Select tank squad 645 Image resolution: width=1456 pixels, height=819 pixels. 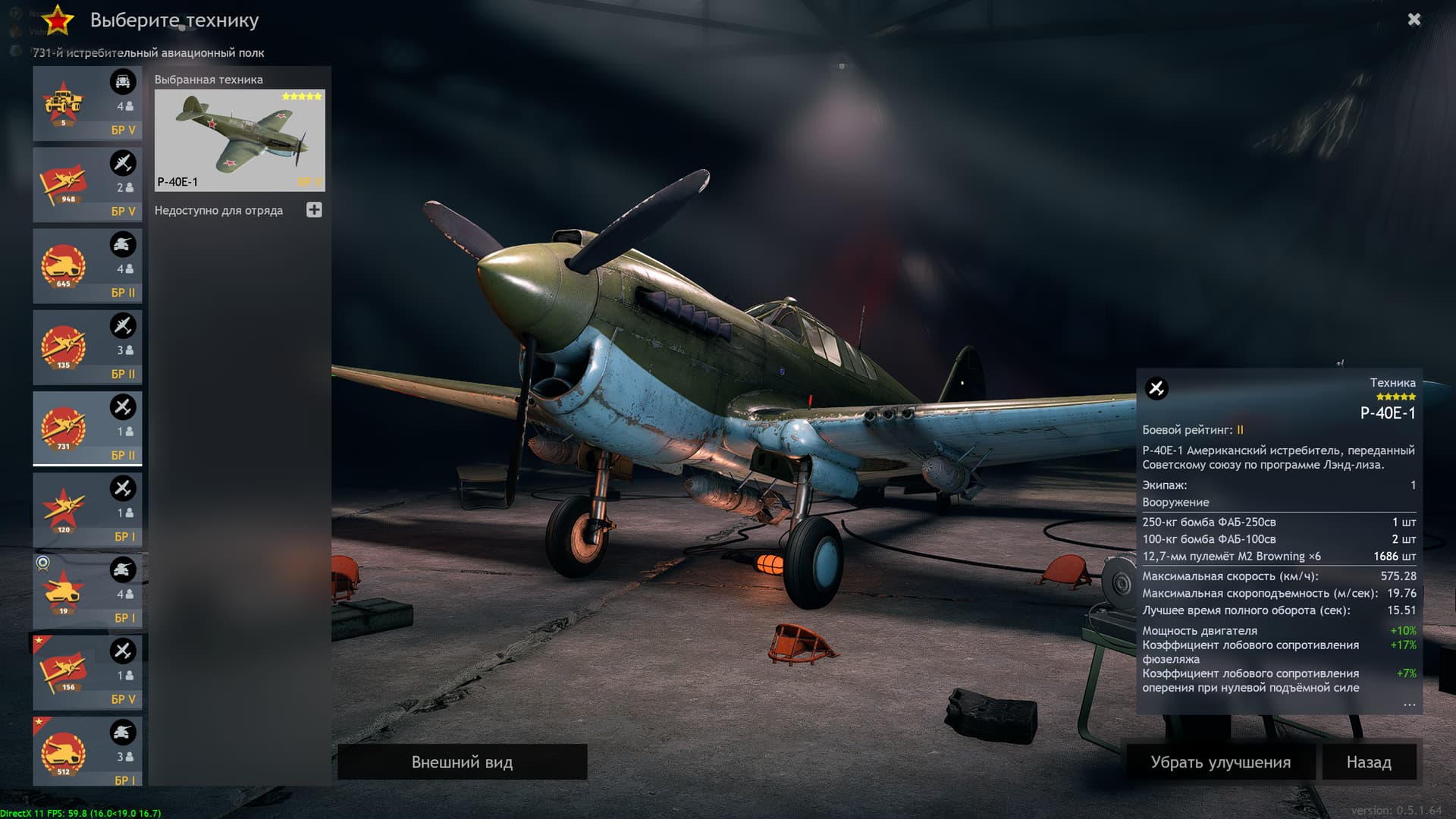pos(87,266)
